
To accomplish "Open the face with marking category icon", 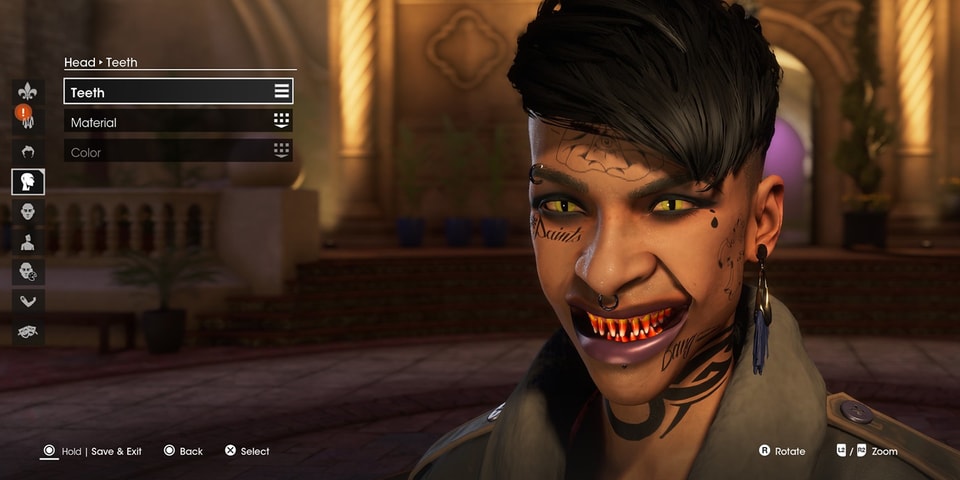I will click(28, 271).
